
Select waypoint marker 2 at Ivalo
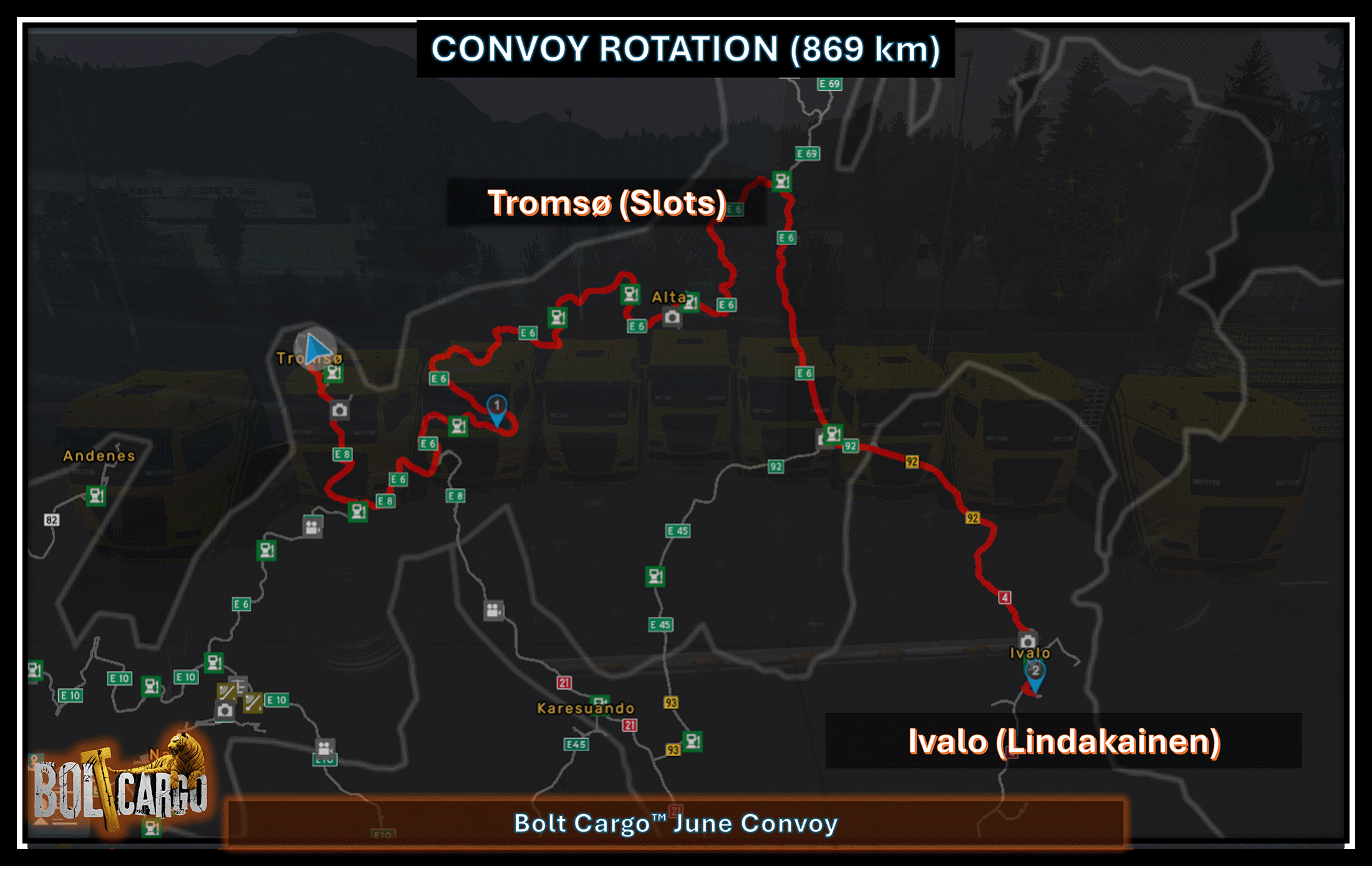(1035, 673)
